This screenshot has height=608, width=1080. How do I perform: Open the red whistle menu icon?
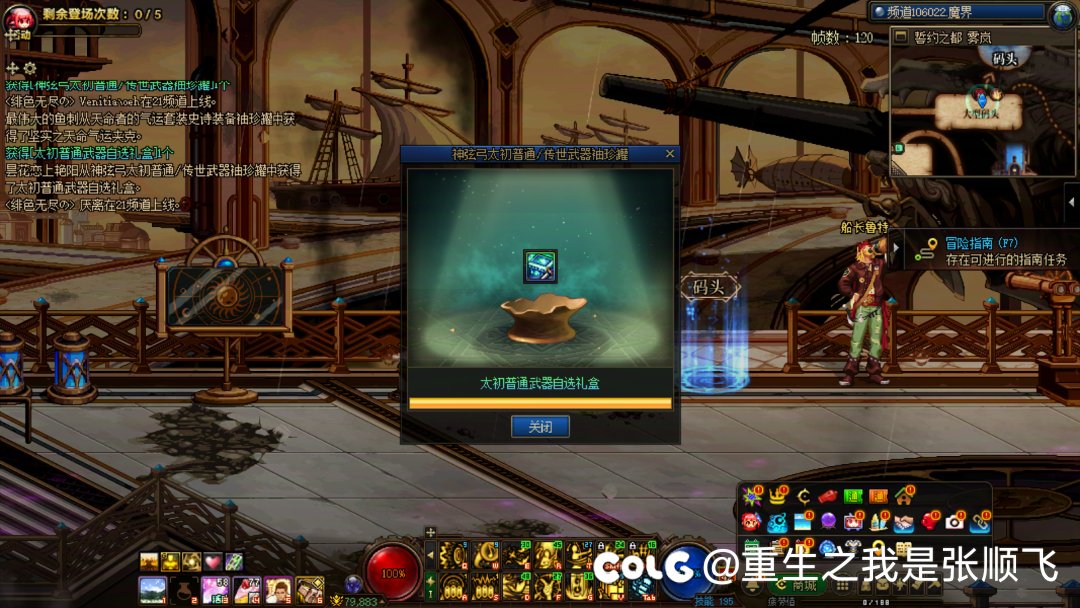coord(827,496)
